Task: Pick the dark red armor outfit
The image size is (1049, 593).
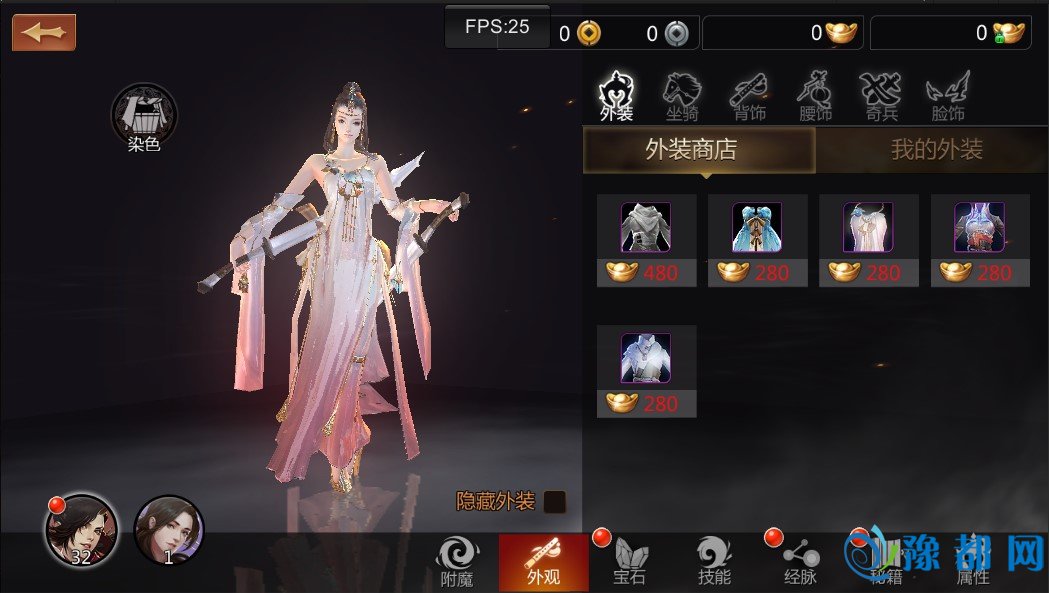Action: point(980,240)
